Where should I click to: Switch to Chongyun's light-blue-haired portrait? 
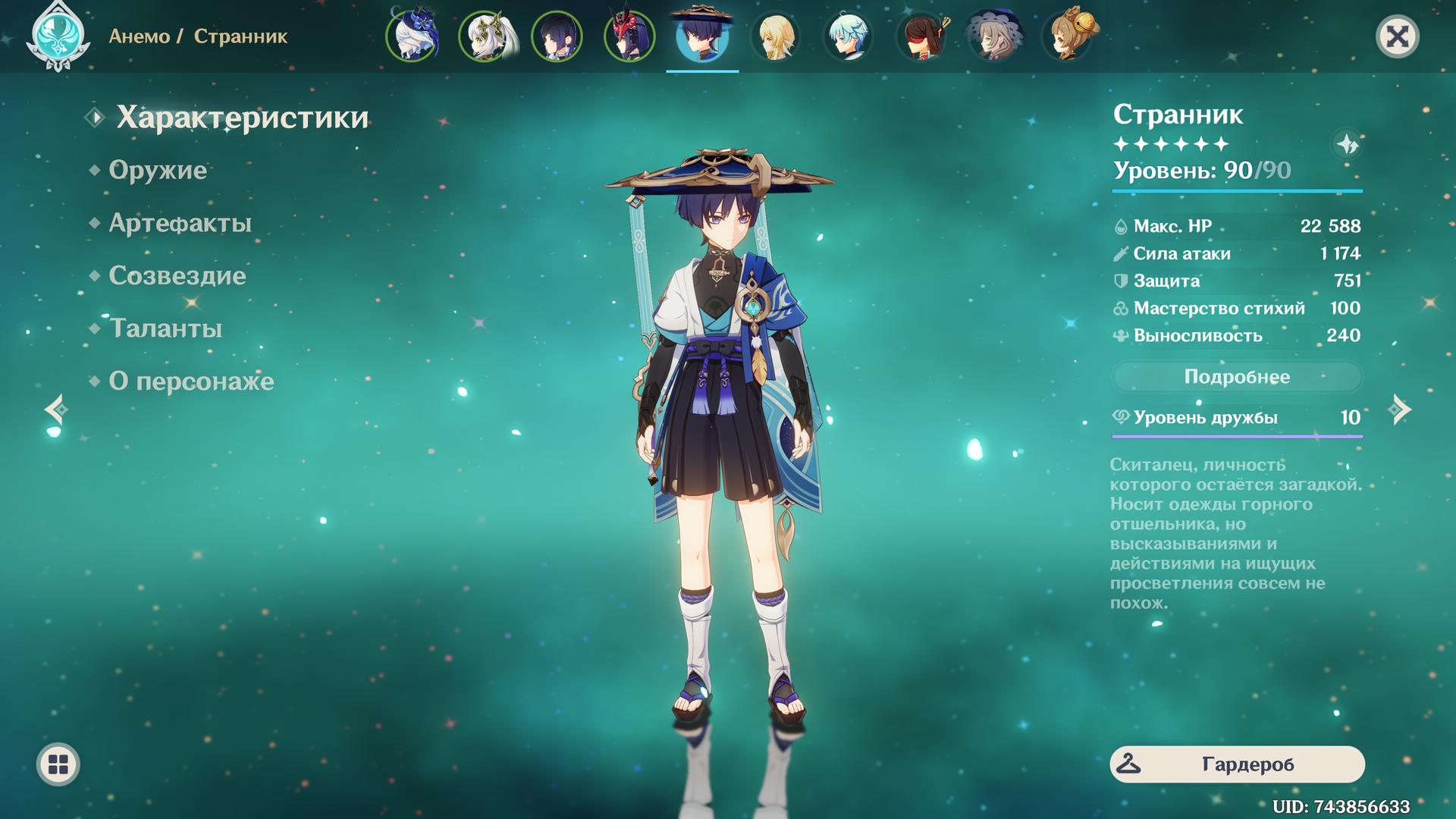pyautogui.click(x=848, y=36)
